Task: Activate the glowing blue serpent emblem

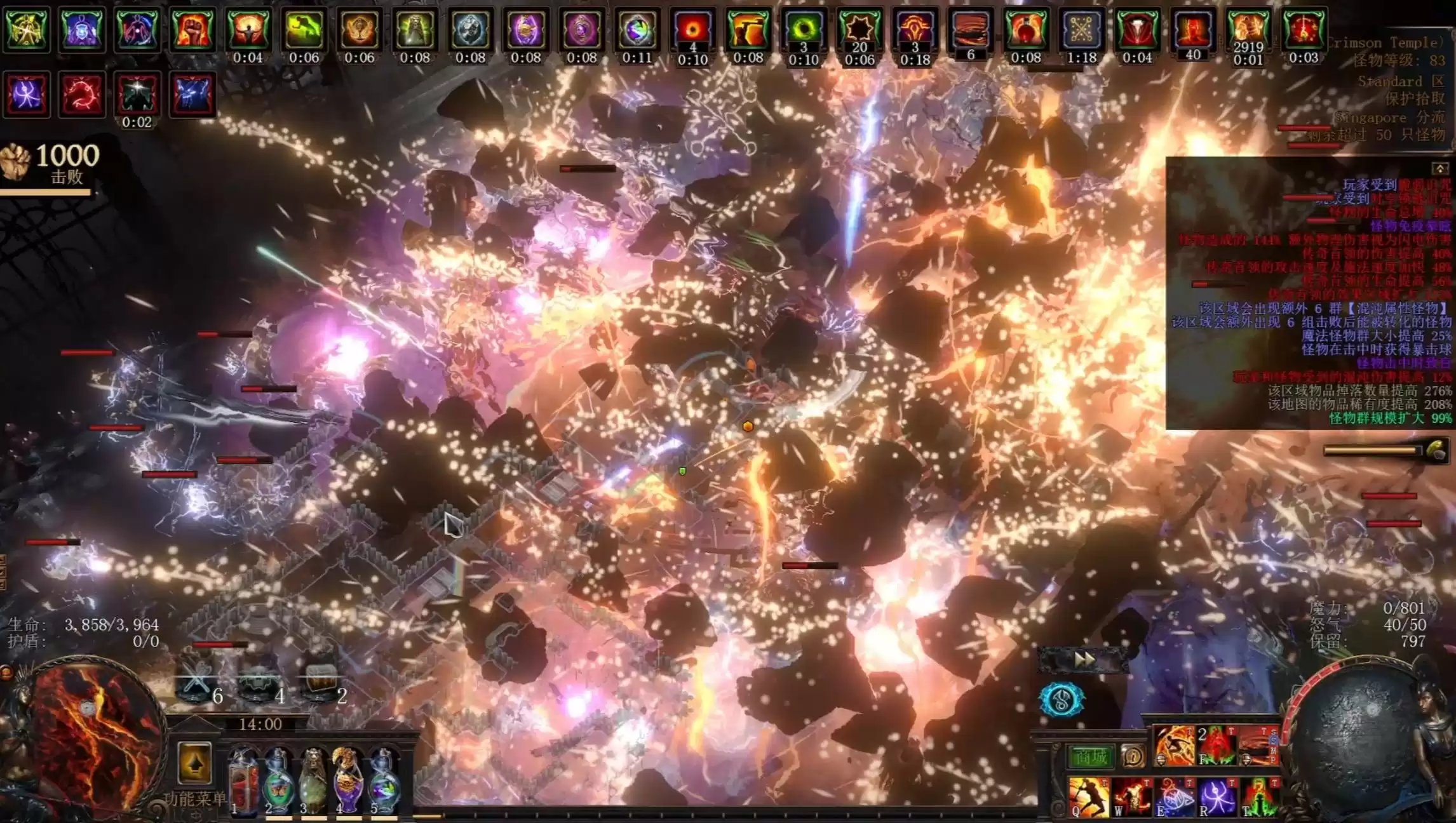Action: (1061, 700)
